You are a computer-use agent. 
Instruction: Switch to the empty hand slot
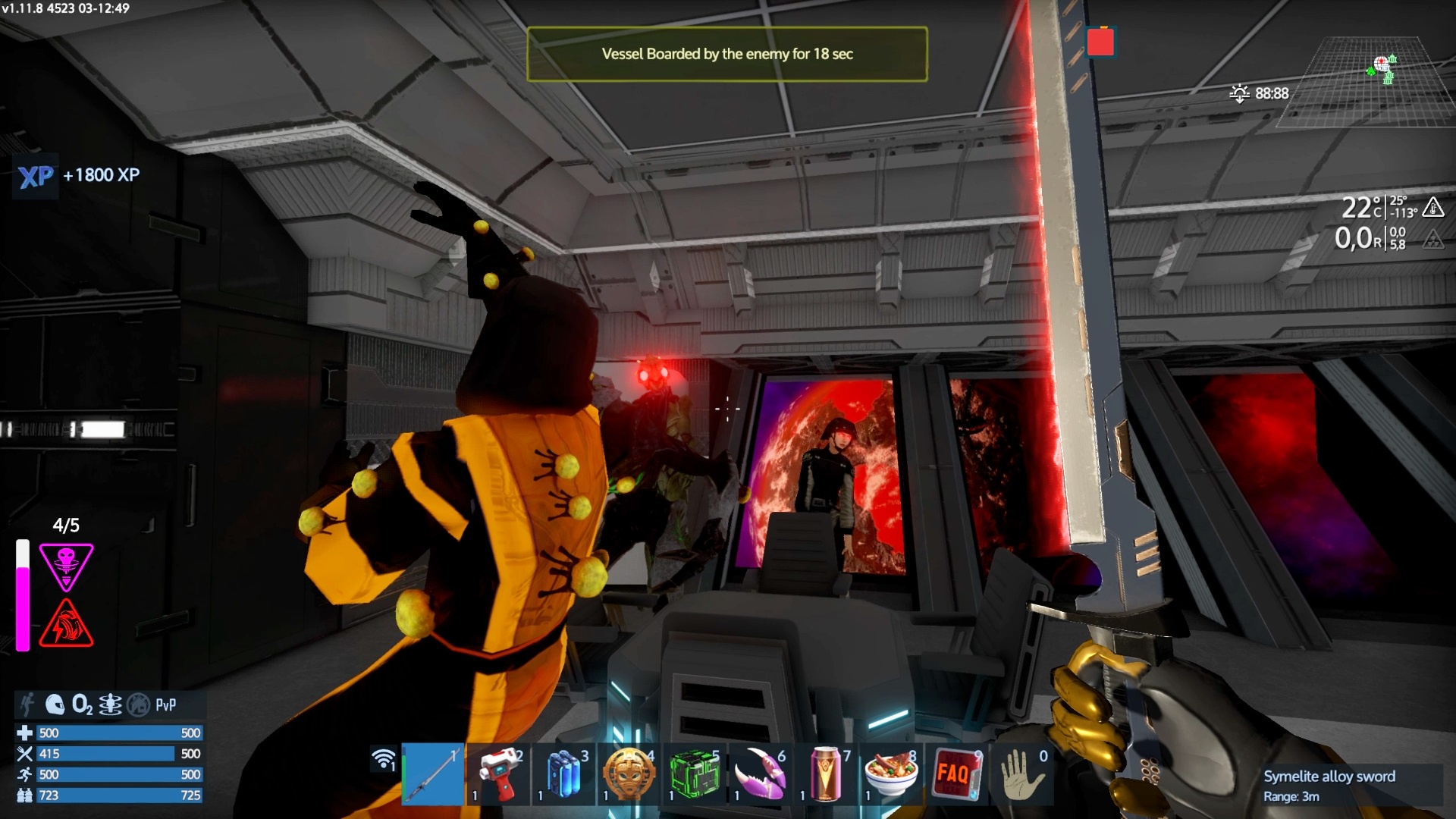tap(1021, 773)
